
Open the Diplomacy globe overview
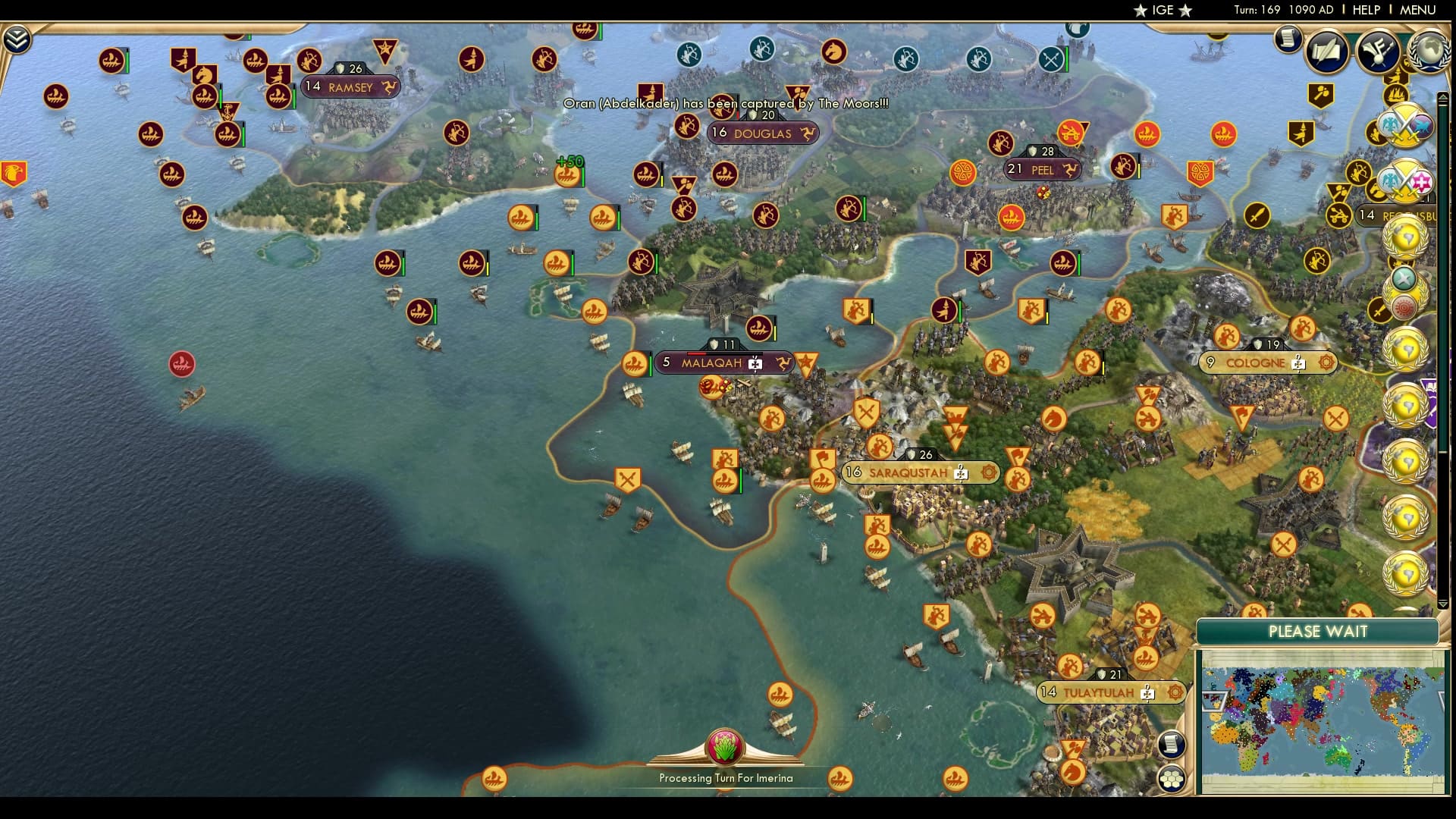[1429, 52]
